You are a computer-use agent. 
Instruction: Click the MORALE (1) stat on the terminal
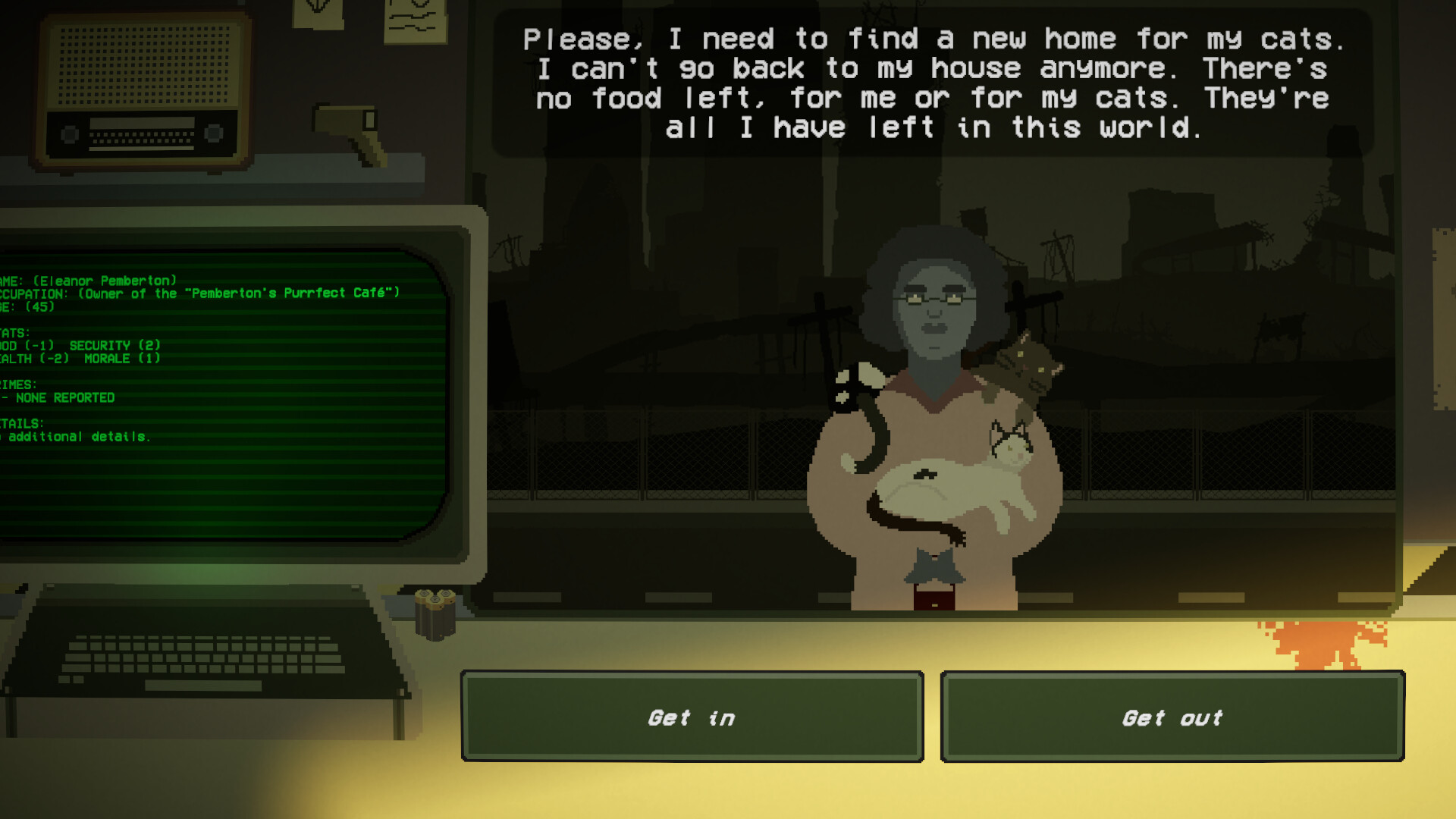coord(121,359)
